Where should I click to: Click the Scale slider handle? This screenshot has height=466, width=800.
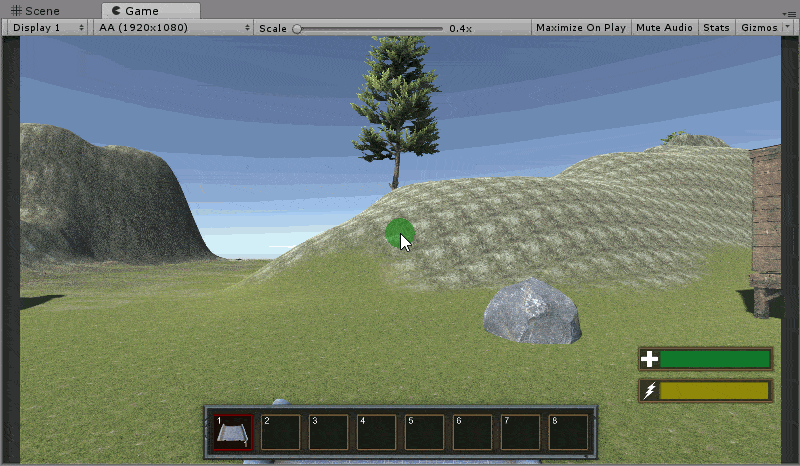coord(296,28)
